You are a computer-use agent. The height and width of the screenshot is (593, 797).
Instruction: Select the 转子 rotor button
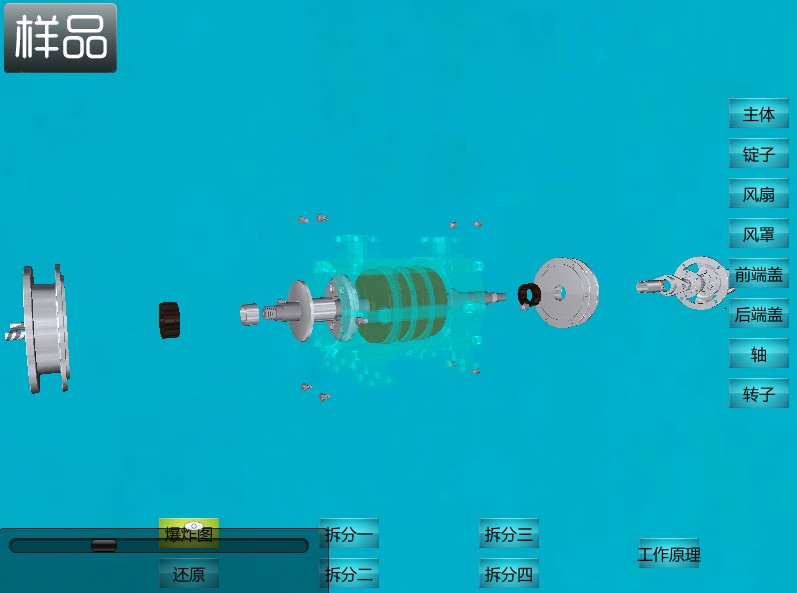[758, 394]
